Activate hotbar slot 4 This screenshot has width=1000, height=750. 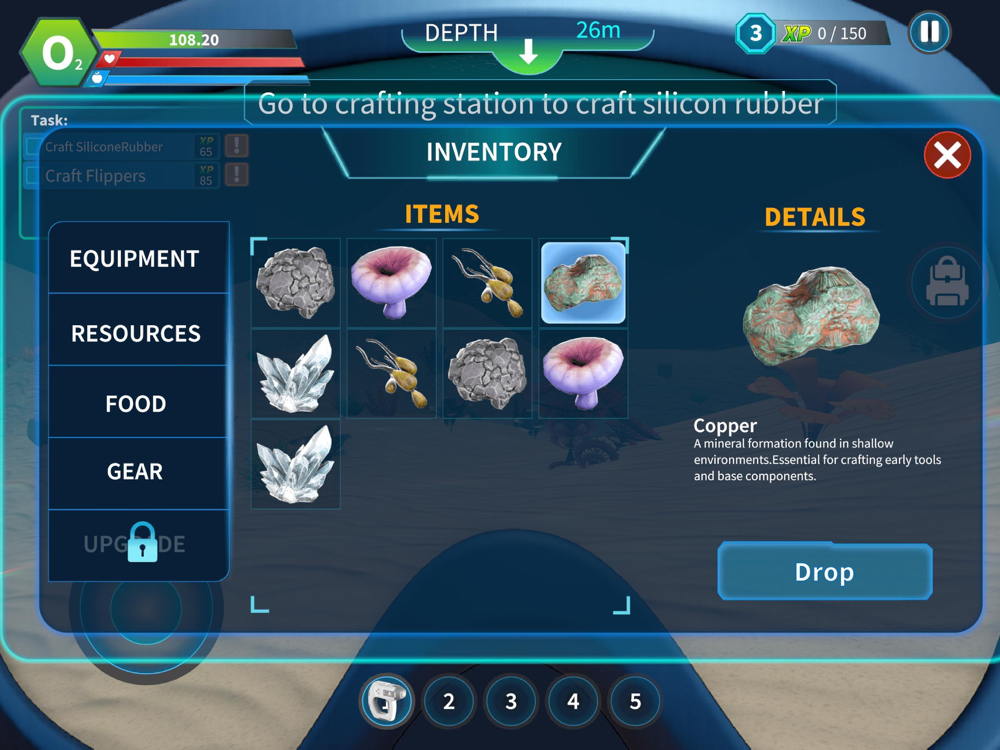coord(573,702)
